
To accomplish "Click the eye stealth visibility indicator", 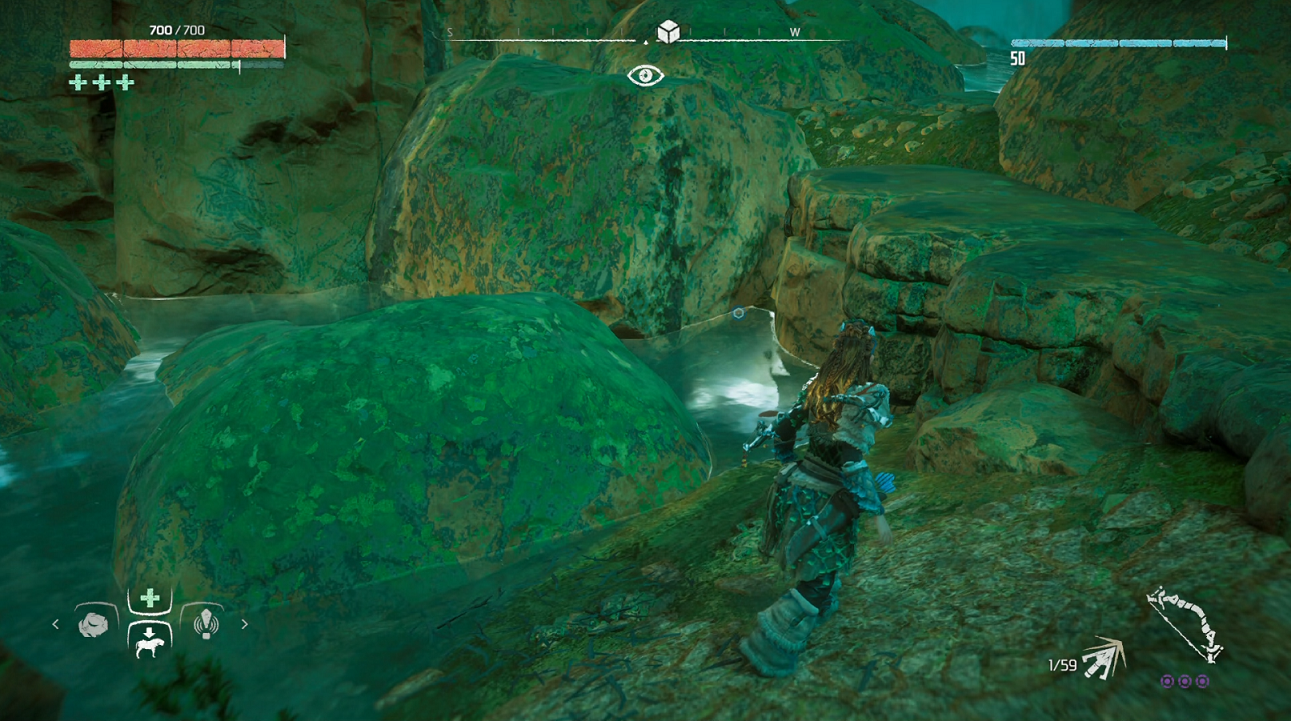I will tap(645, 76).
